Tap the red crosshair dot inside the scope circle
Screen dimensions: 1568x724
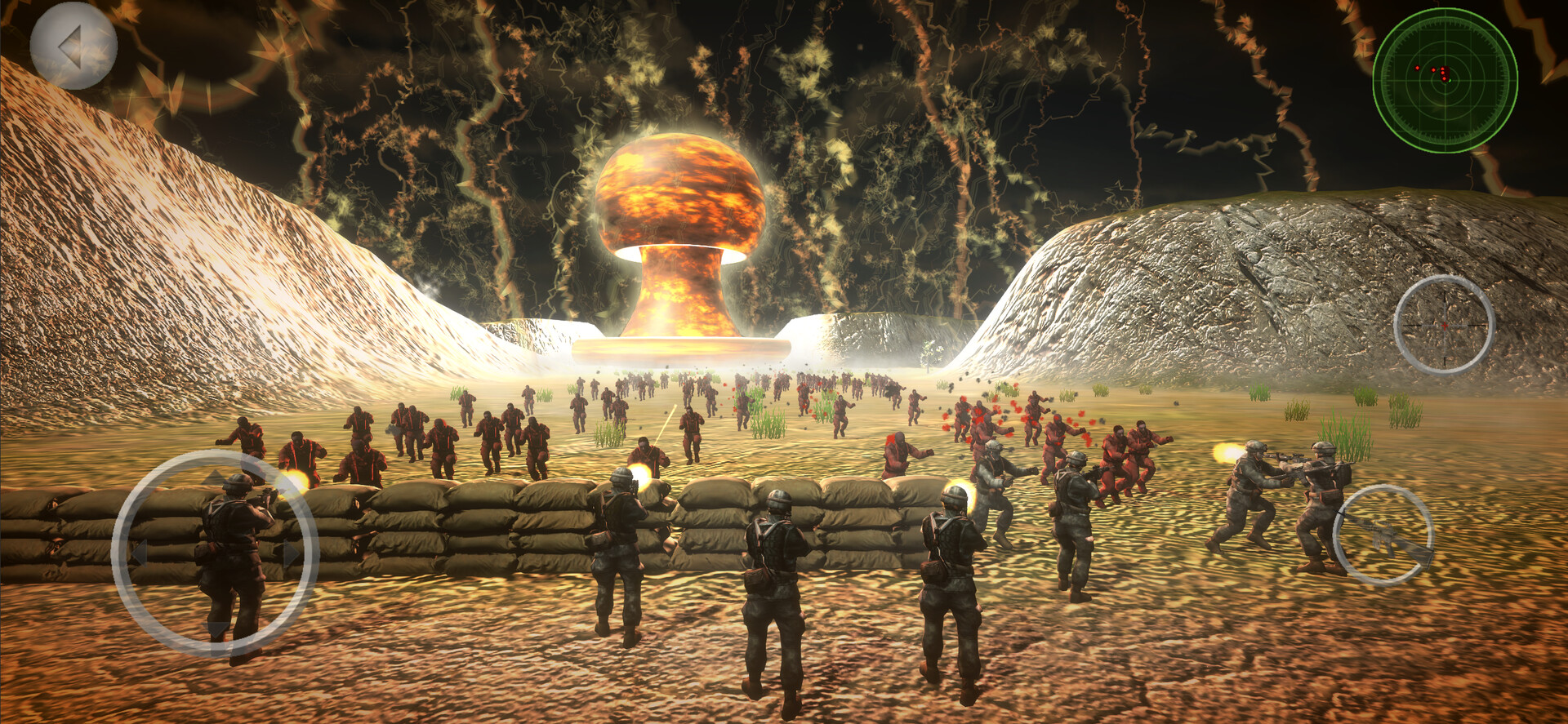tap(1445, 325)
